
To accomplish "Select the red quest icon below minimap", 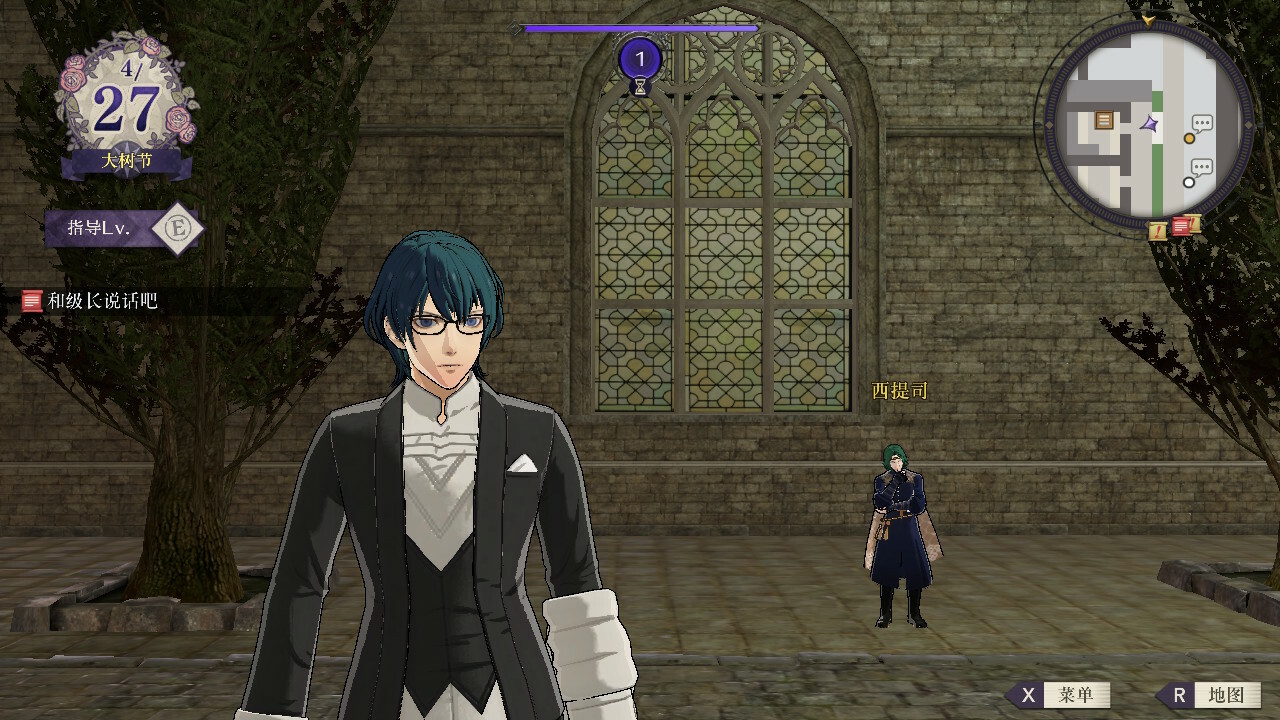I will pyautogui.click(x=1180, y=226).
